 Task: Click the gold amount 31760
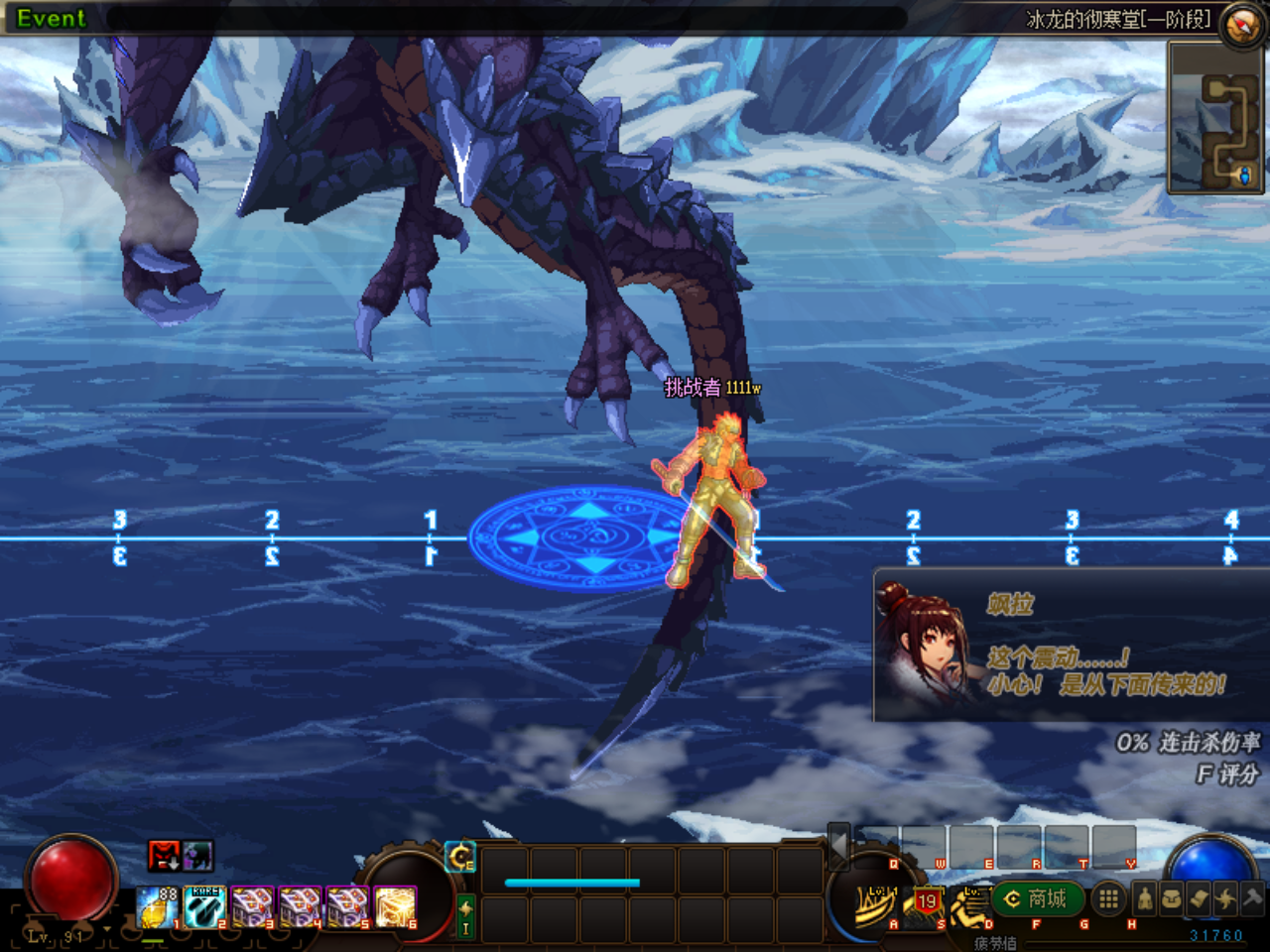(1215, 933)
